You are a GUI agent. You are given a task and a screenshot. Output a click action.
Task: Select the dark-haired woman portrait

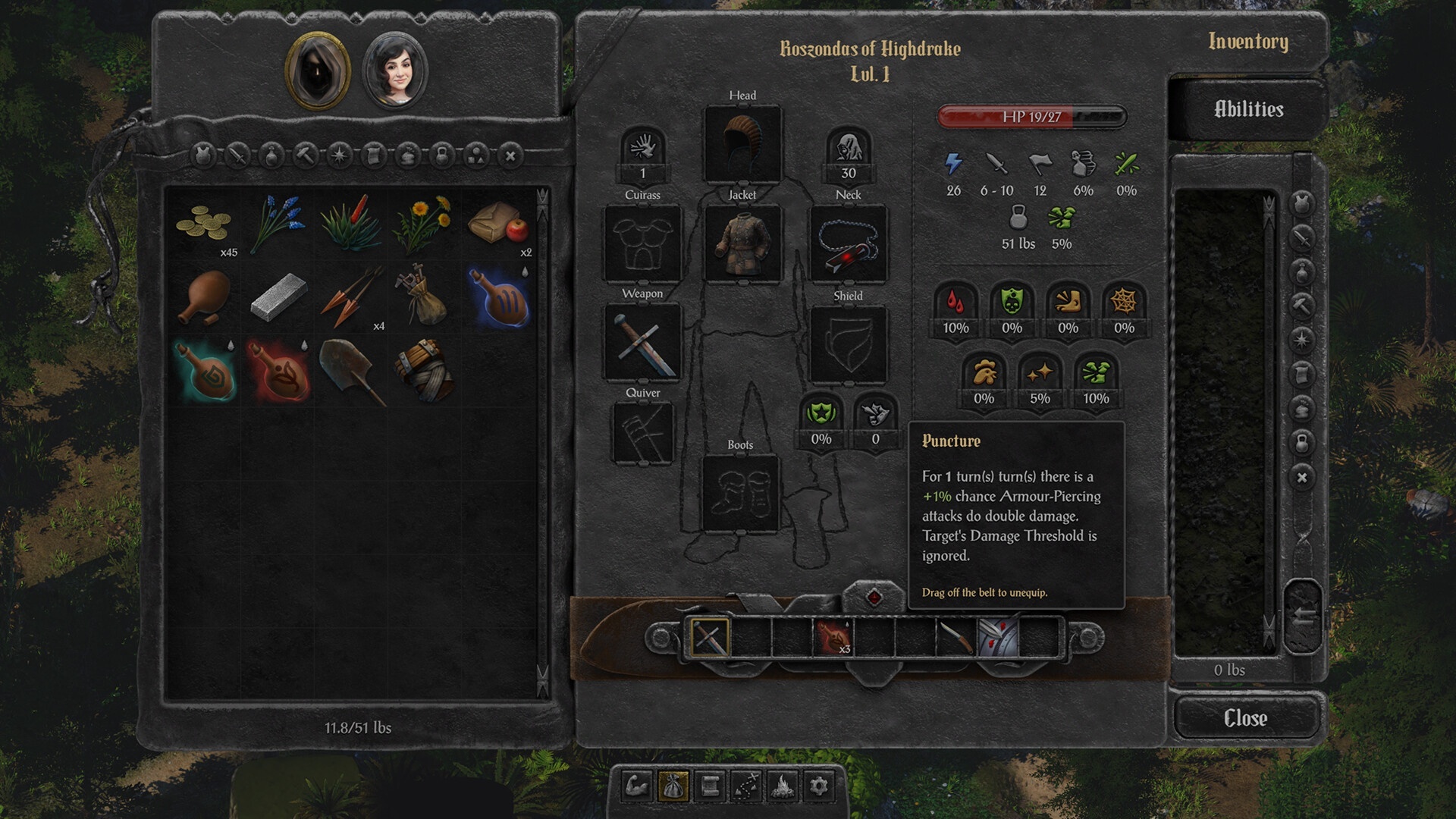coord(395,71)
